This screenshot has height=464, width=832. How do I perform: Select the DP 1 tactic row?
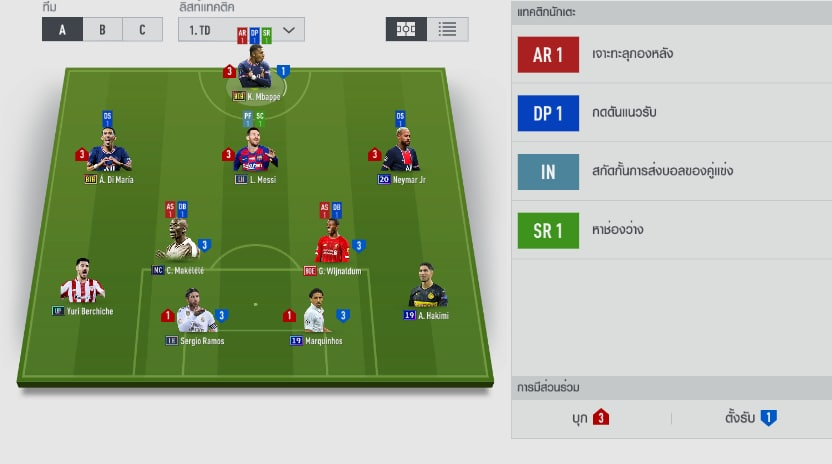[x=670, y=113]
